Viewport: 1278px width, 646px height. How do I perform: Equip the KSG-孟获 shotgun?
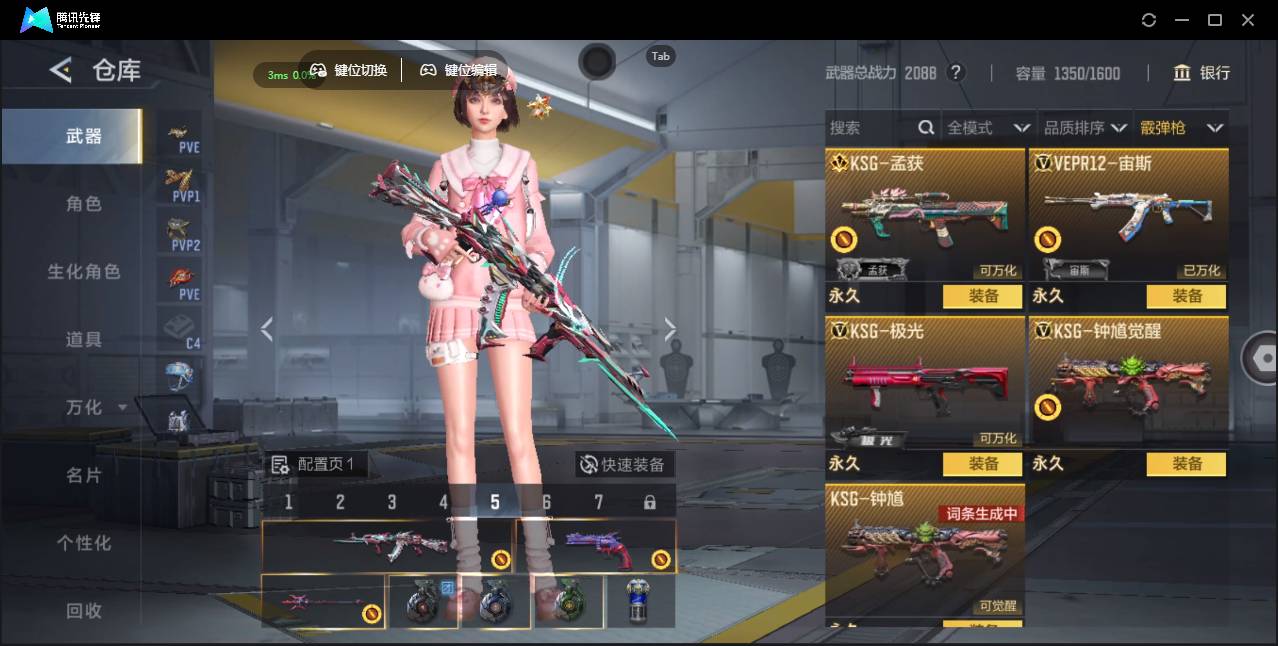pyautogui.click(x=983, y=296)
